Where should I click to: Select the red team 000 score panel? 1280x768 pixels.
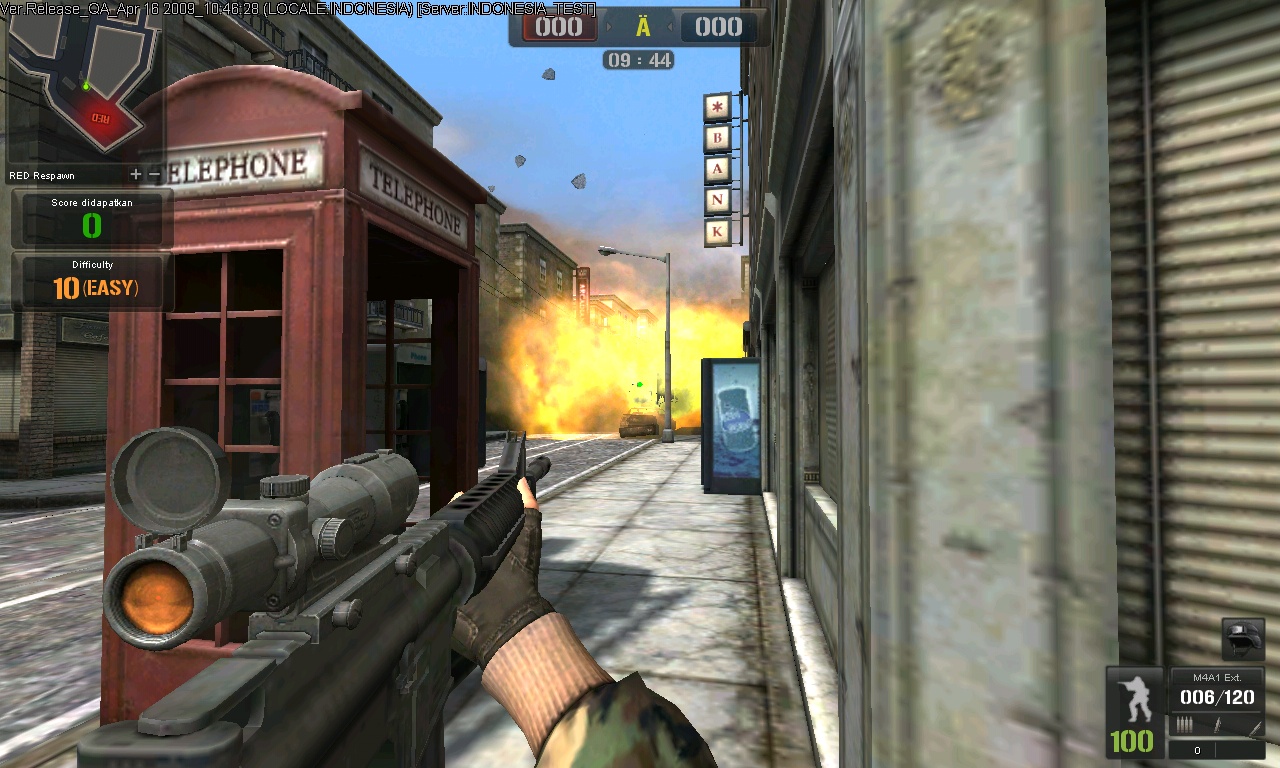pos(558,27)
